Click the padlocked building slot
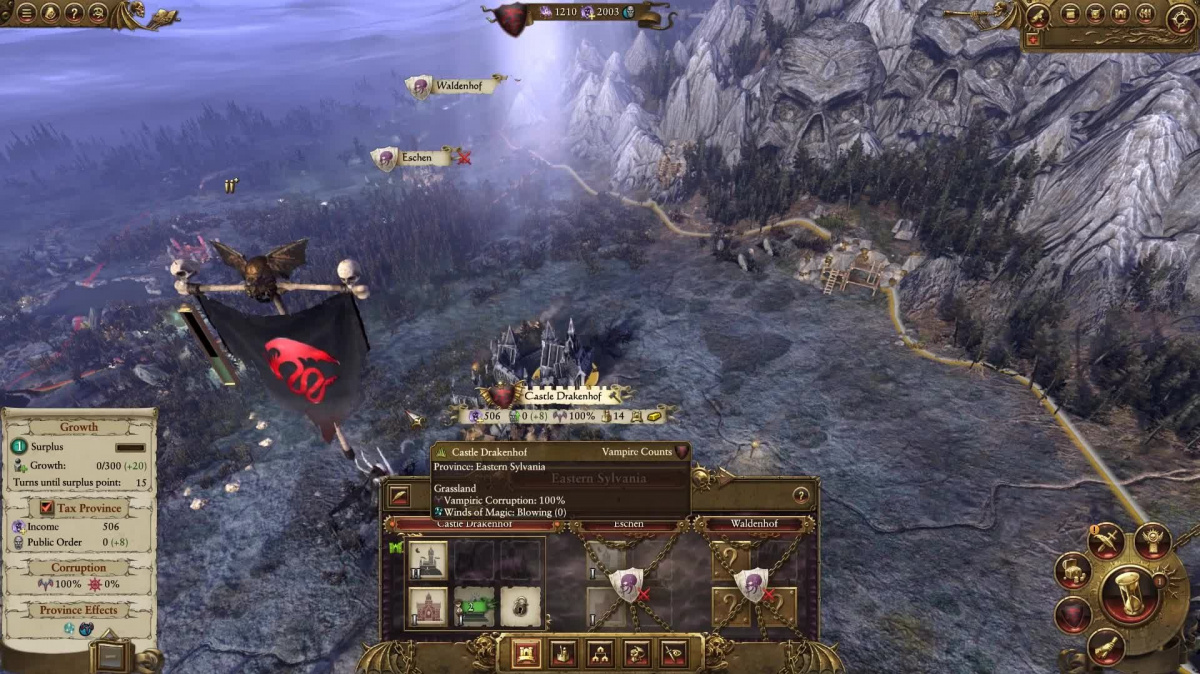The width and height of the screenshot is (1200, 674). [x=520, y=606]
